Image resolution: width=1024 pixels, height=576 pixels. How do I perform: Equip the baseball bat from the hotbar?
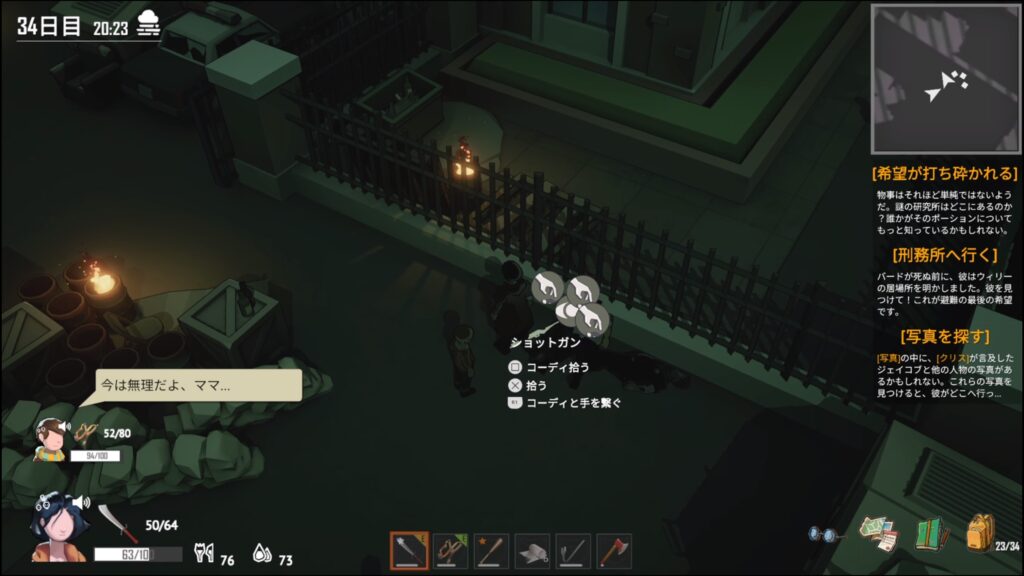(x=491, y=550)
